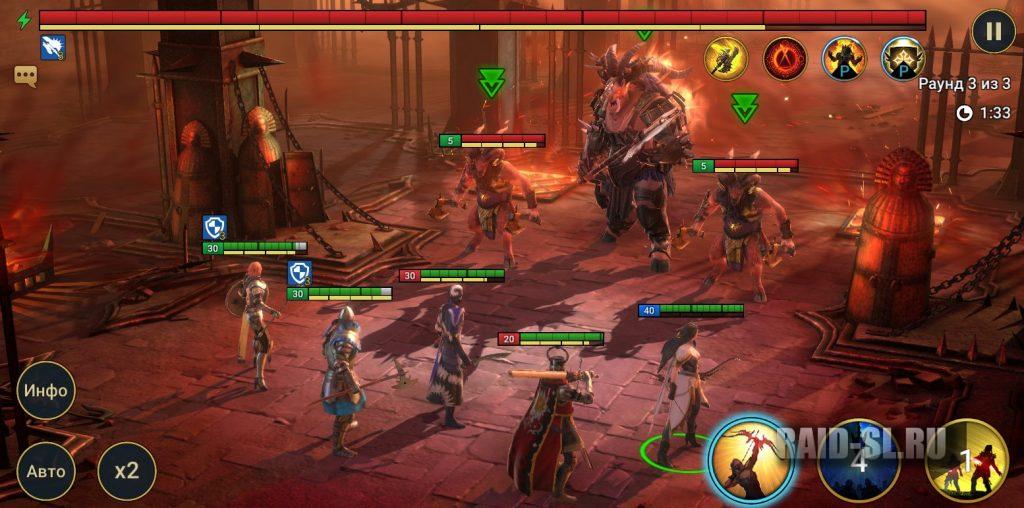Pause the battle
Screen dimensions: 1024x508
click(992, 31)
